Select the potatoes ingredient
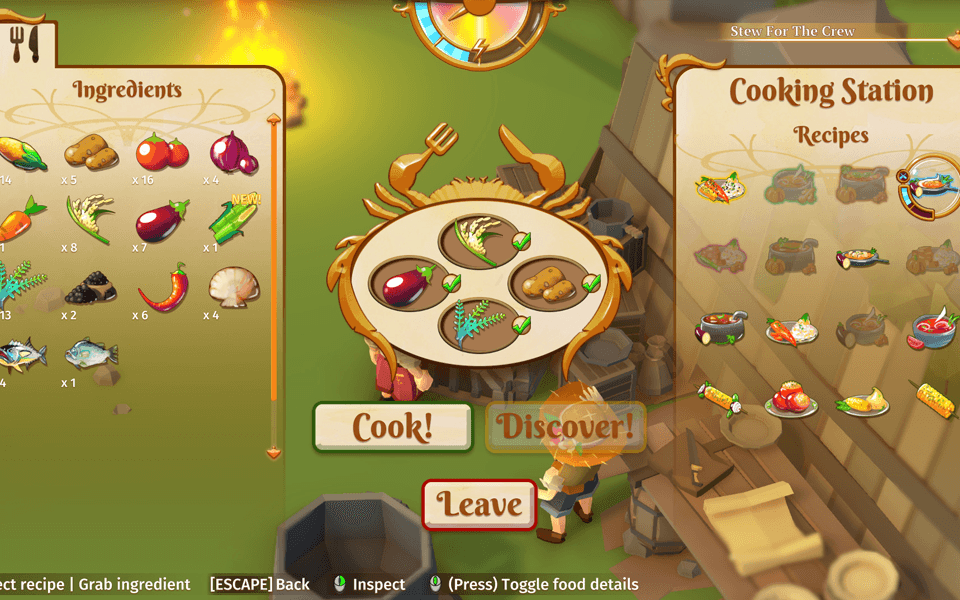The image size is (960, 600). point(91,152)
